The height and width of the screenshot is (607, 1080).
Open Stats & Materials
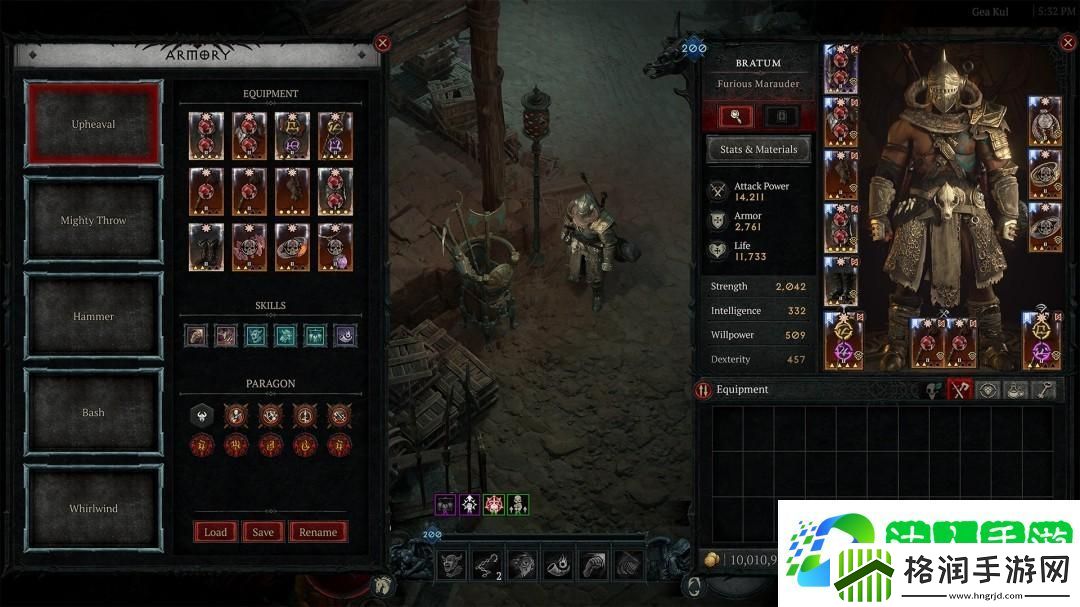pos(758,149)
